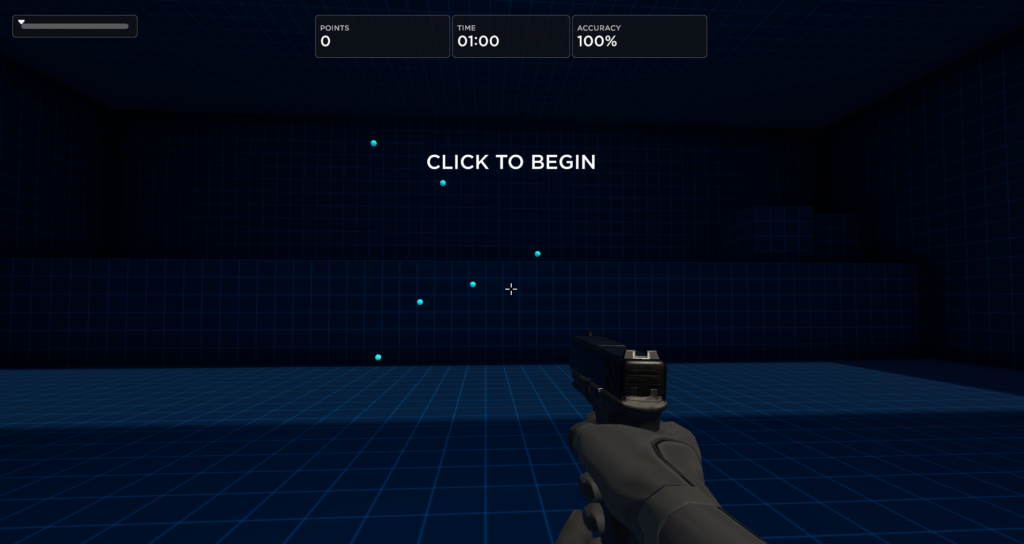Click the gray slider bar panel

pyautogui.click(x=75, y=26)
